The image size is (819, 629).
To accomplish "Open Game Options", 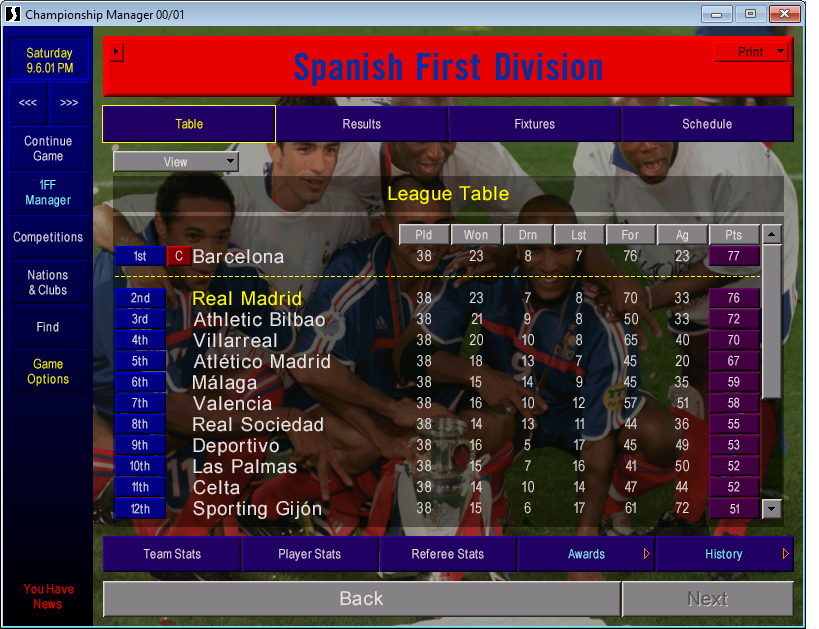I will click(48, 372).
